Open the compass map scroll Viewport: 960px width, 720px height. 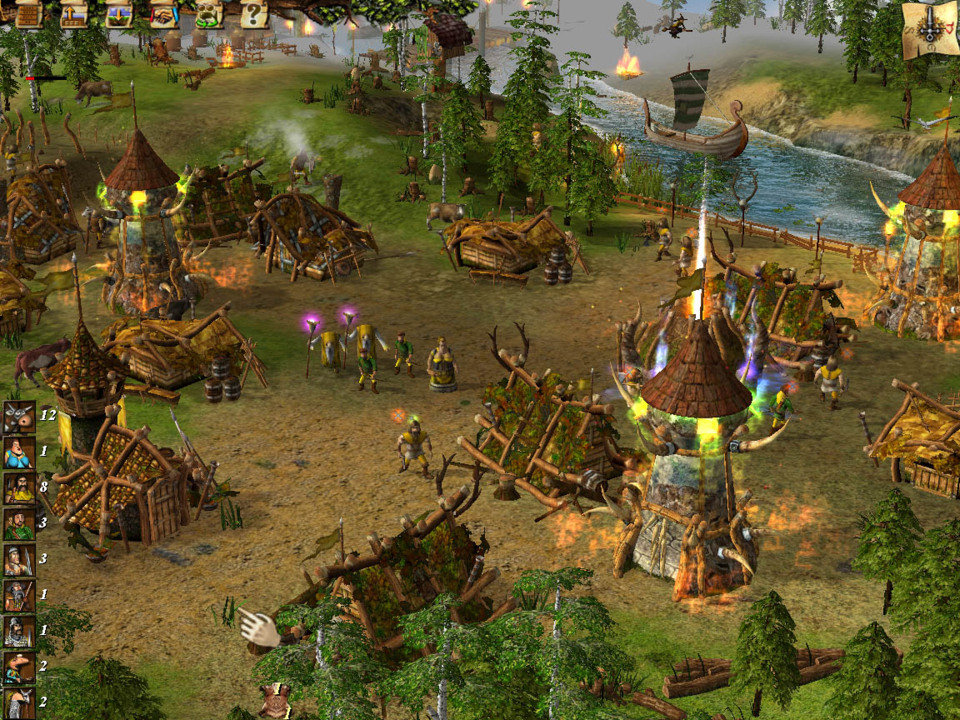929,28
